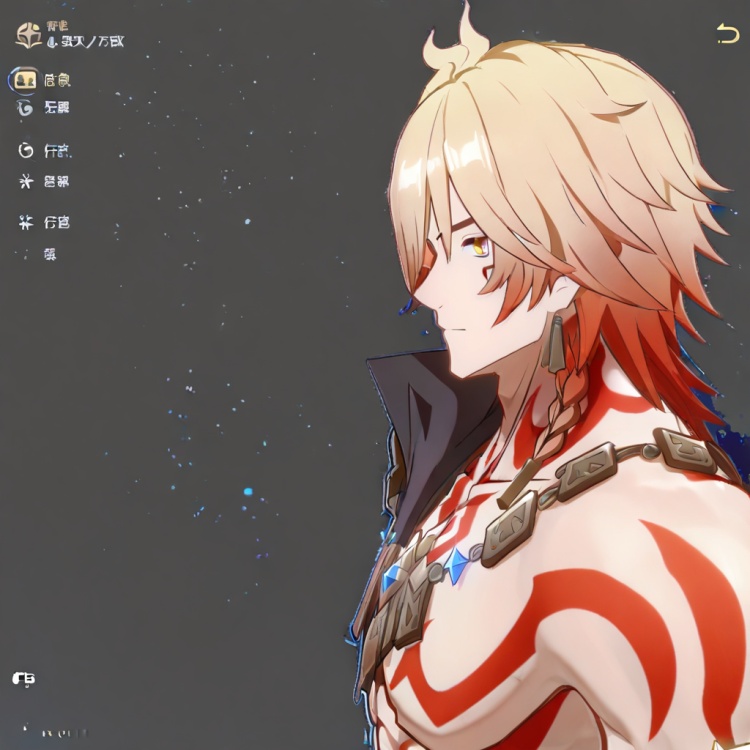Click the yellow return arrow button

tap(727, 34)
